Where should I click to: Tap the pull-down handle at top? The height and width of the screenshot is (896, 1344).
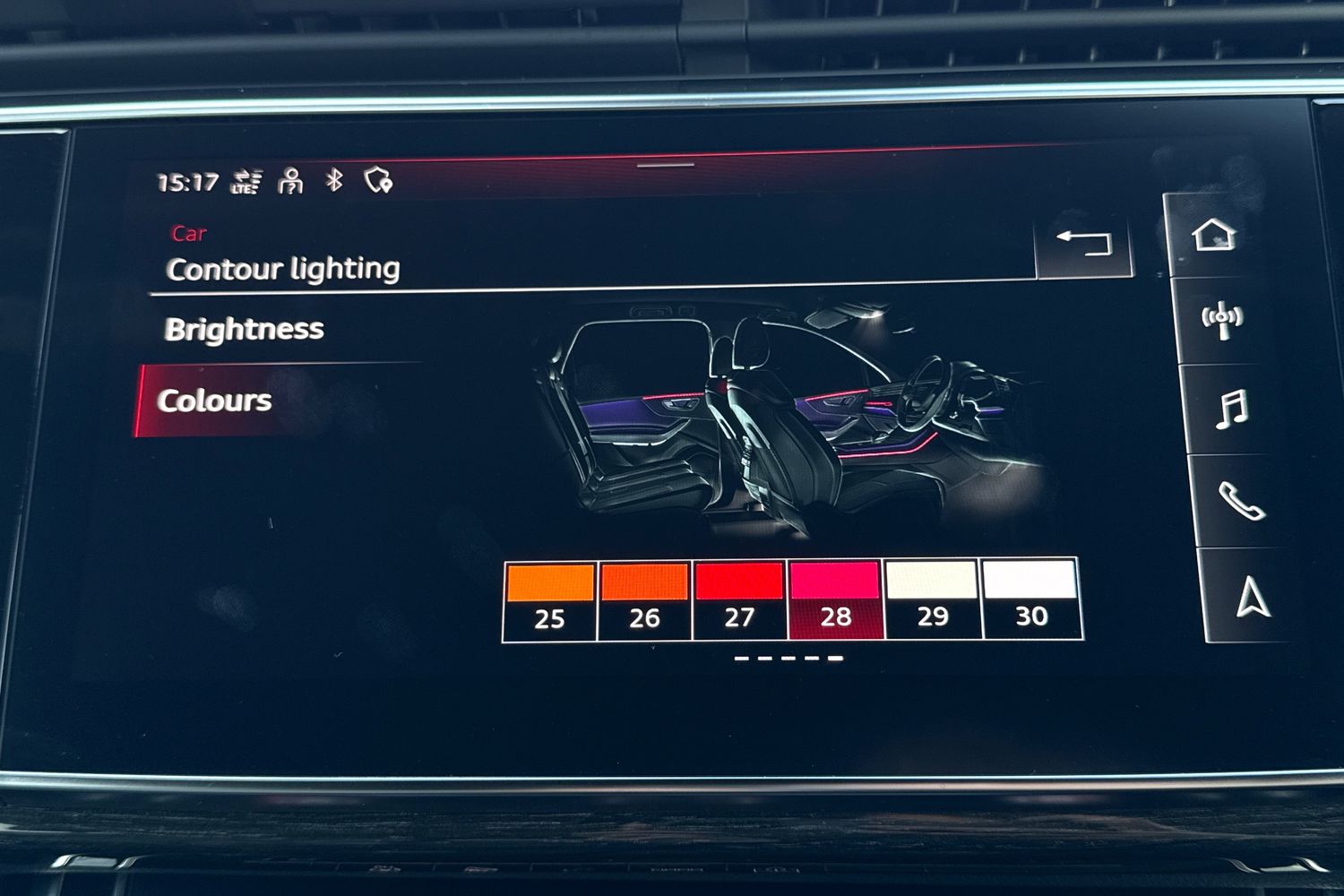[x=666, y=165]
